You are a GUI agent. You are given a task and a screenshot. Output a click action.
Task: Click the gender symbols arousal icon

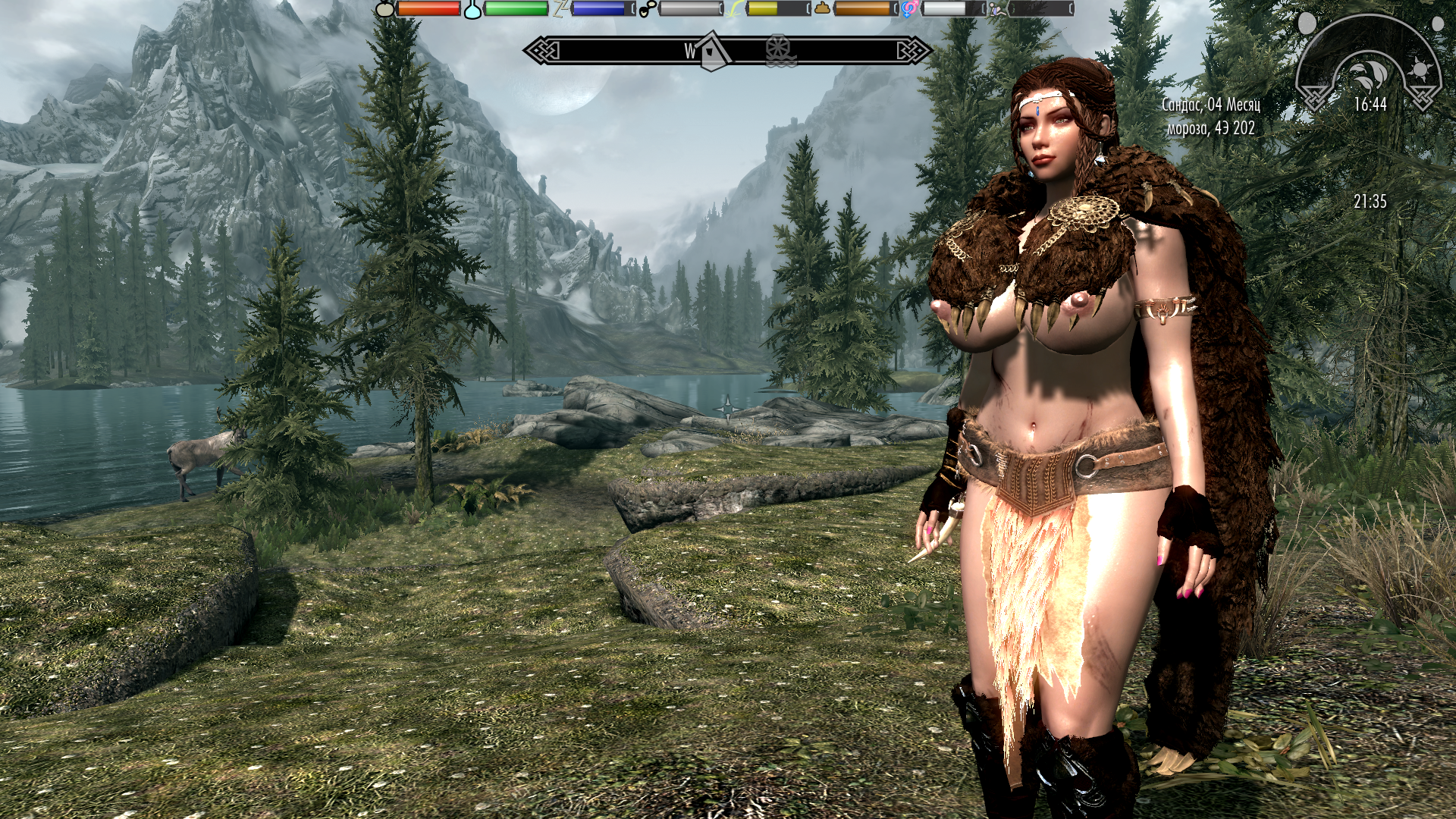909,9
